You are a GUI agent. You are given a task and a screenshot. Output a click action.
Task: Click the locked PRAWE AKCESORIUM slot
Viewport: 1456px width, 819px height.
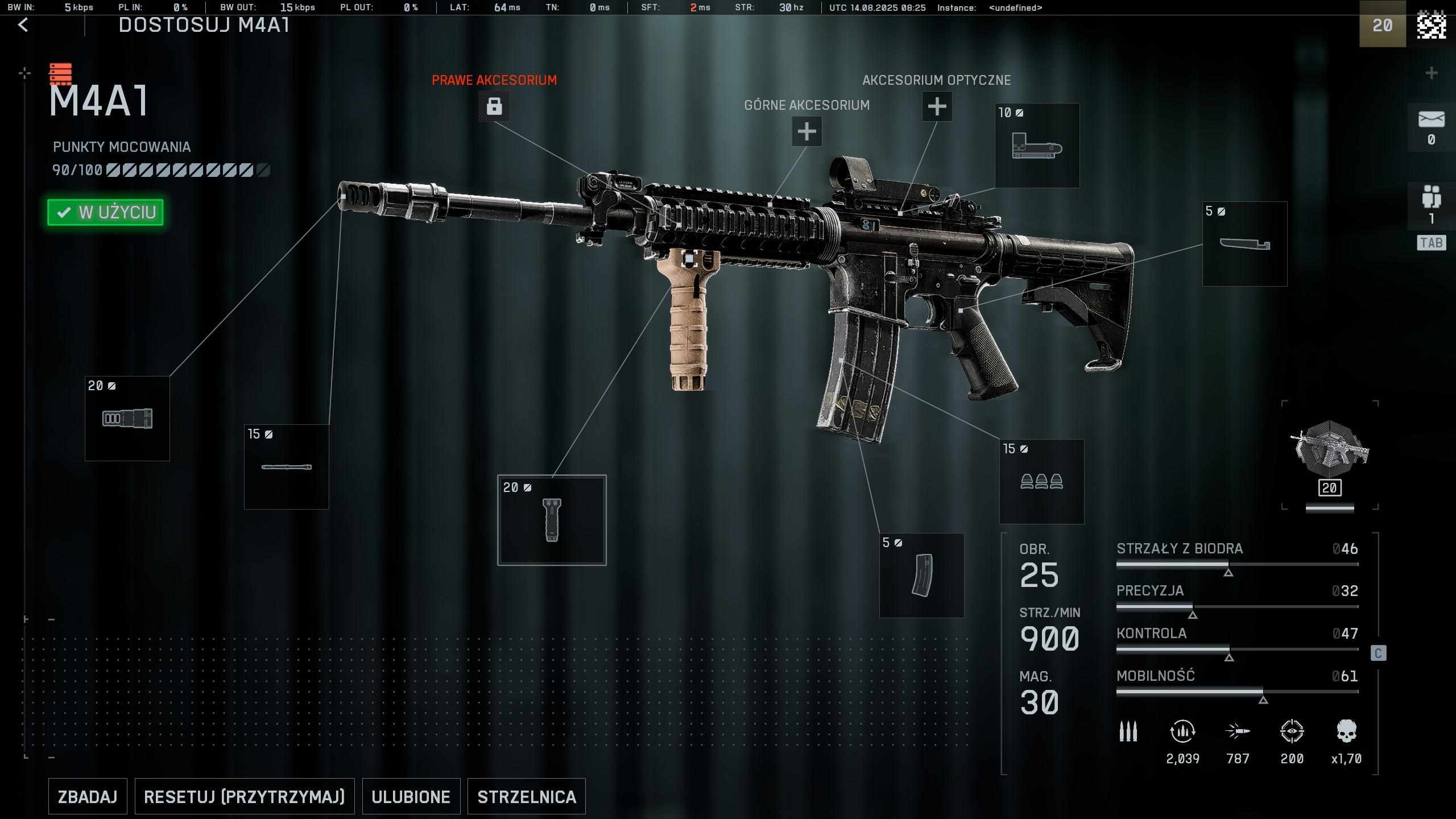494,106
